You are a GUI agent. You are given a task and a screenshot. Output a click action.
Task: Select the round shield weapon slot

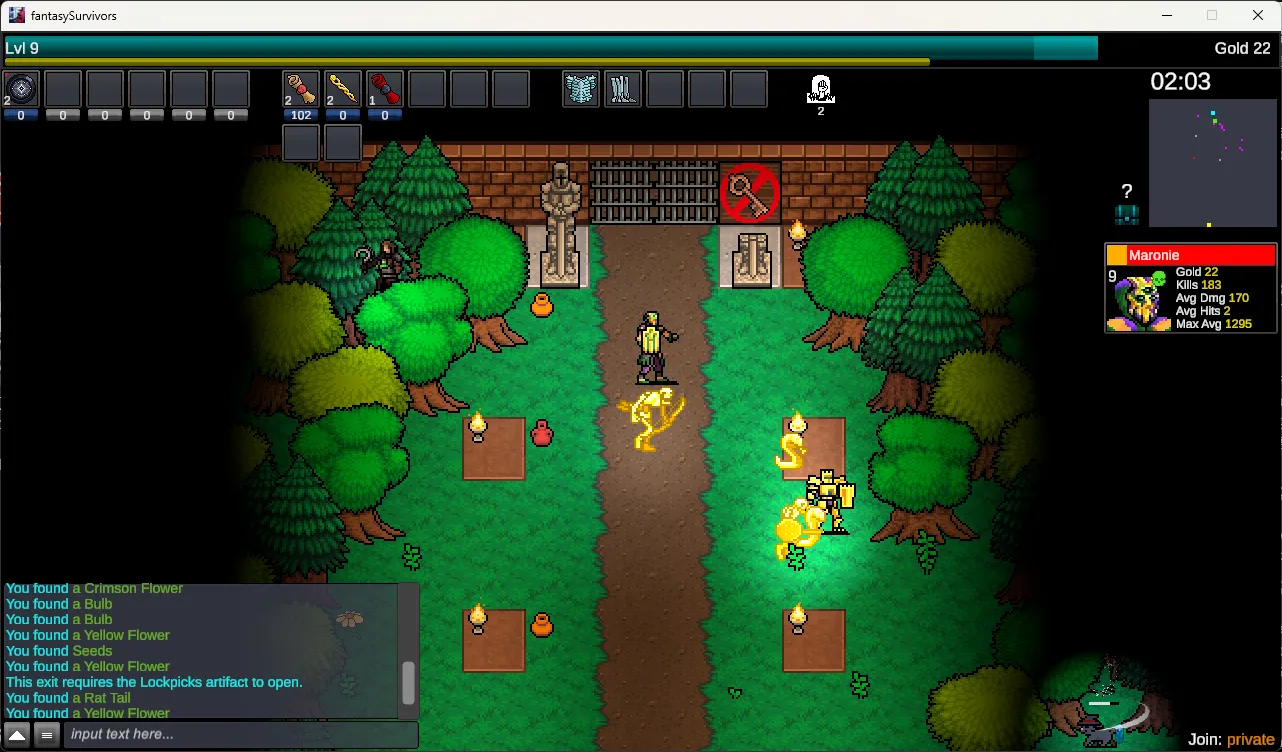click(x=21, y=90)
